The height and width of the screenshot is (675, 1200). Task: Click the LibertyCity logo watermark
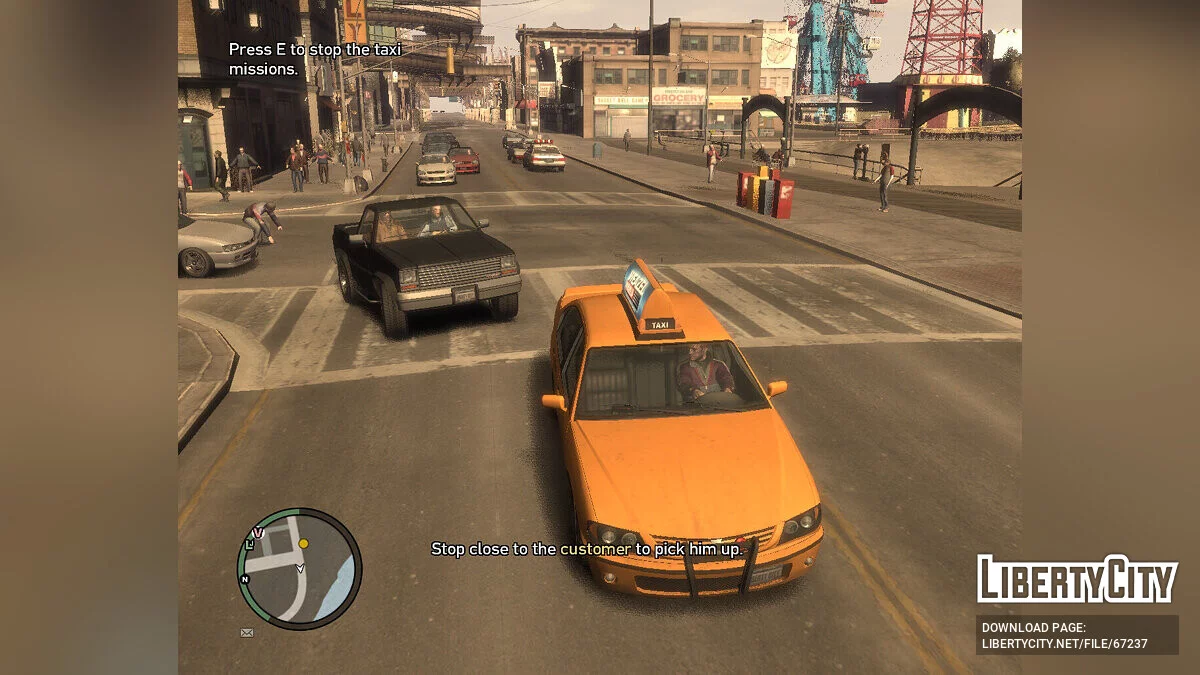click(1076, 579)
